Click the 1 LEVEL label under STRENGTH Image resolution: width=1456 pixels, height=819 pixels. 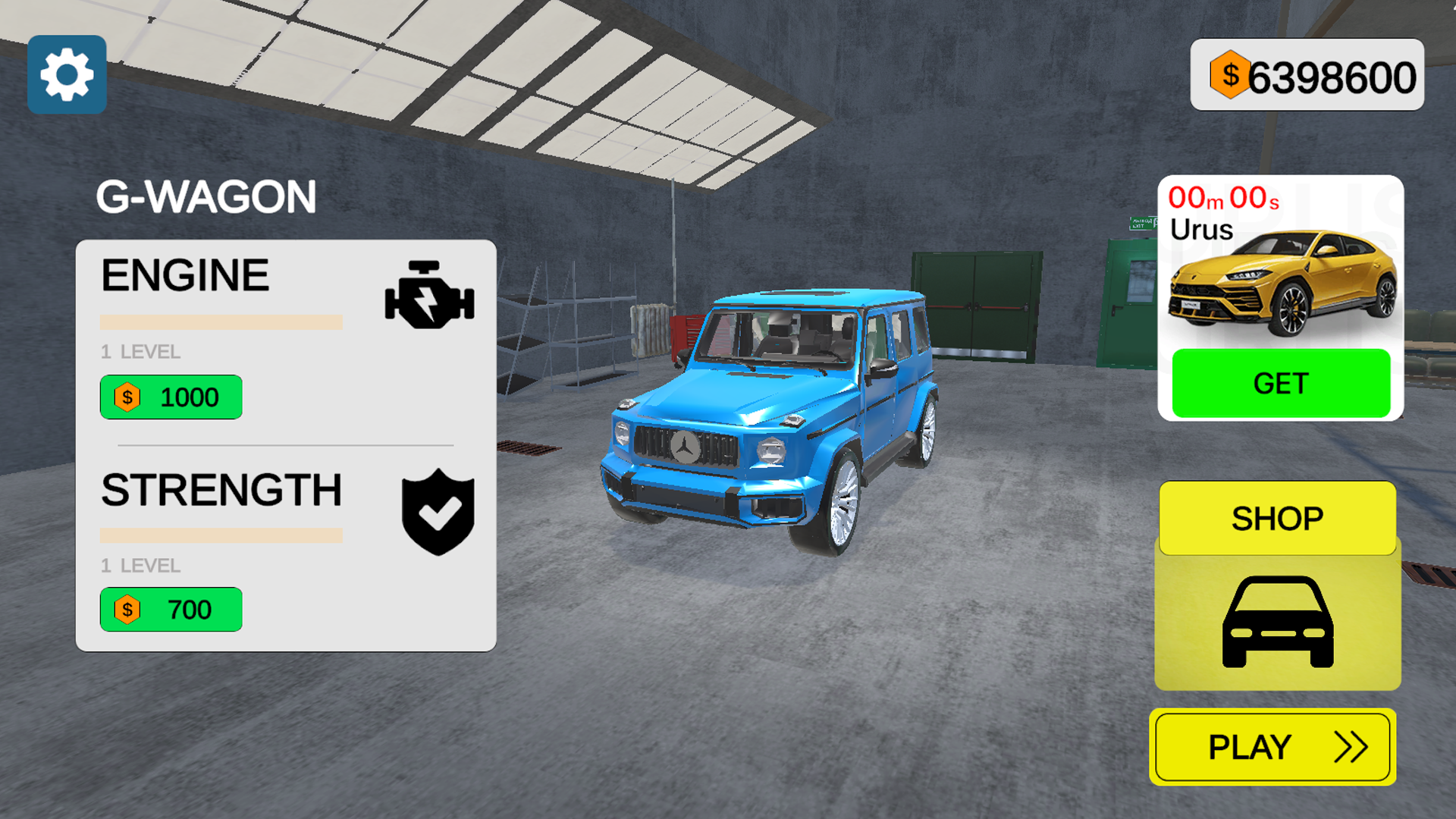tap(139, 566)
